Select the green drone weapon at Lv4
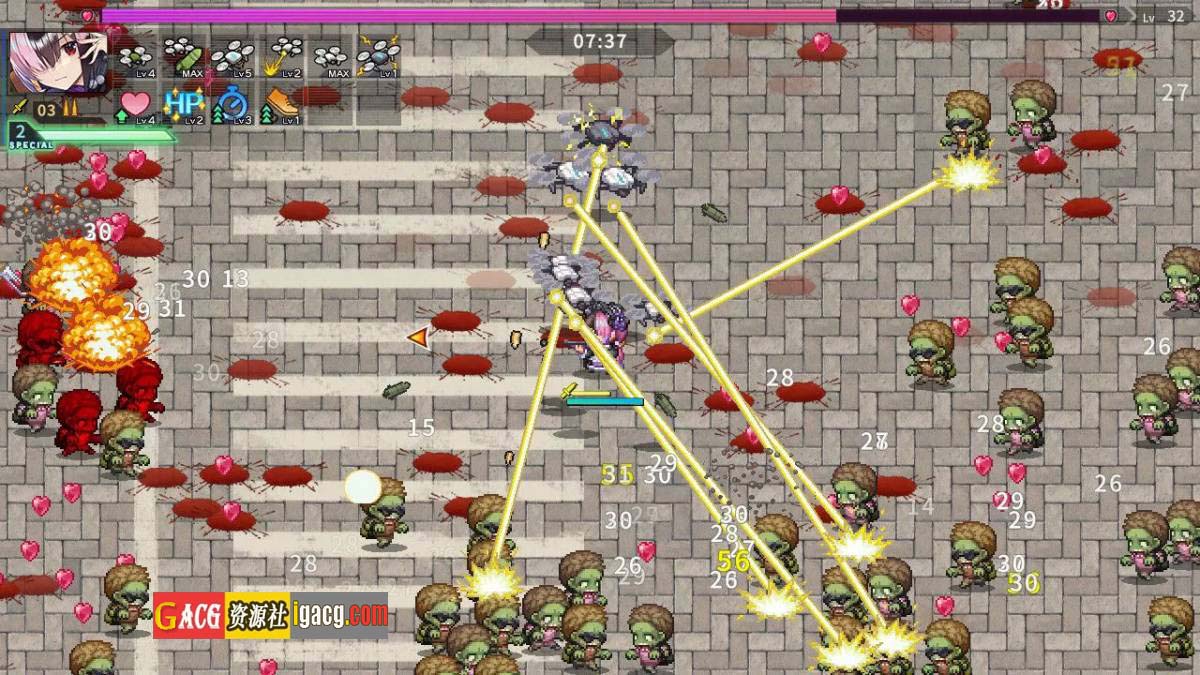This screenshot has height=675, width=1200. tap(136, 58)
